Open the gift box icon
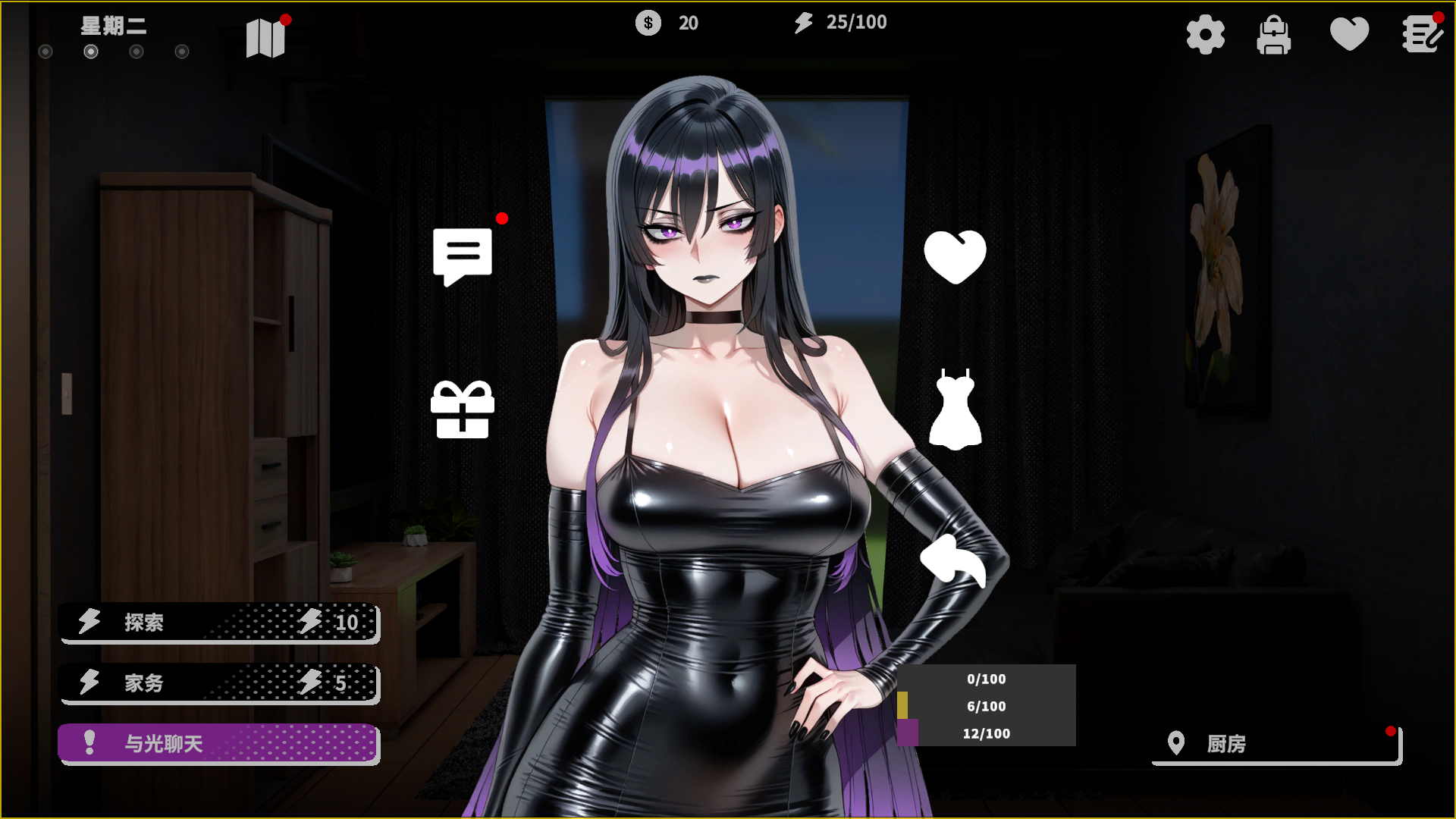Viewport: 1456px width, 819px height. 463,409
